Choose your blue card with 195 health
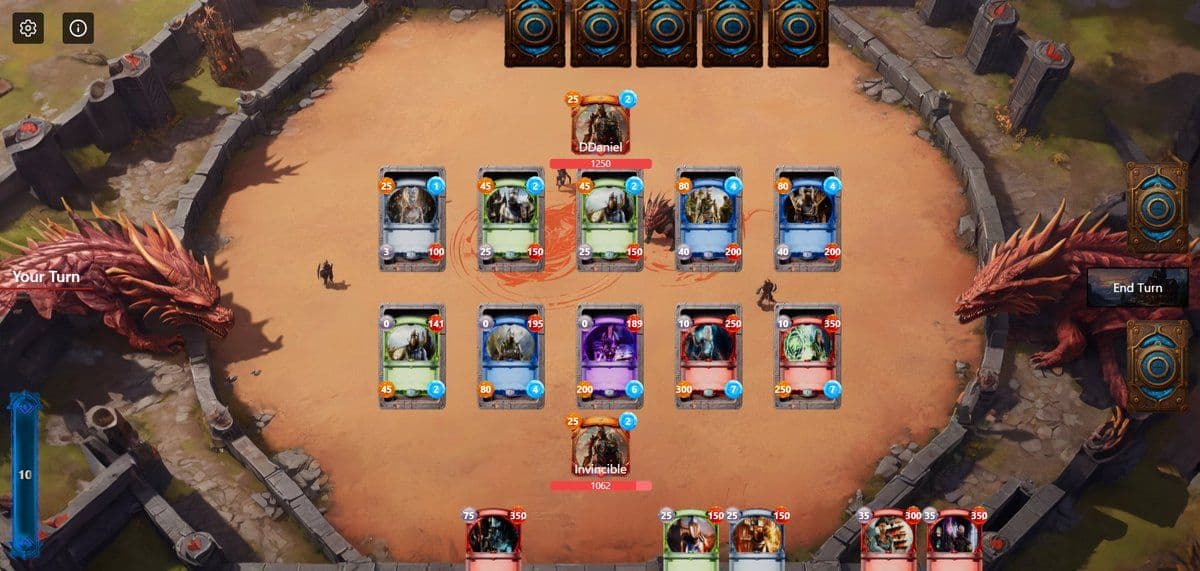 [510, 356]
